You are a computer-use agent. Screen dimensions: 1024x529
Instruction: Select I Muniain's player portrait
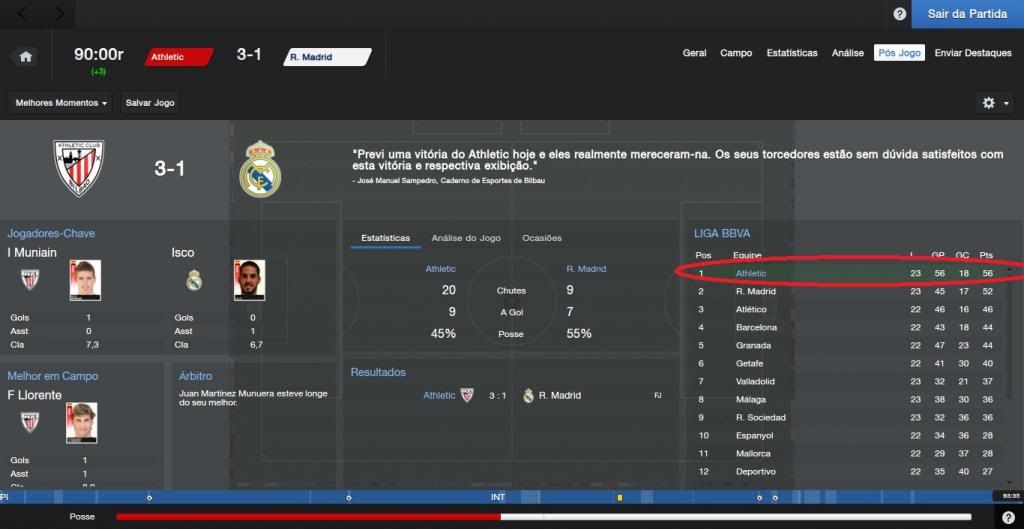click(x=85, y=280)
